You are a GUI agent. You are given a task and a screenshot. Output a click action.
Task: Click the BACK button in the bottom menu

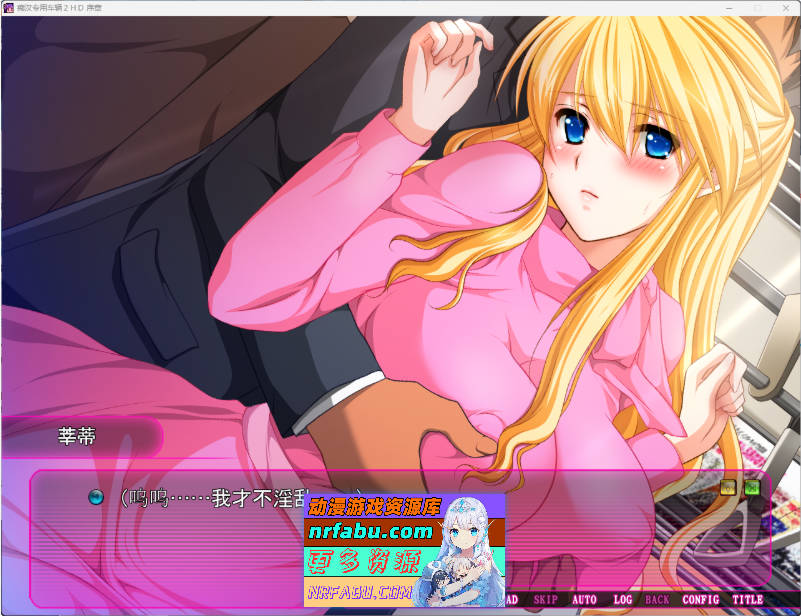click(x=657, y=600)
